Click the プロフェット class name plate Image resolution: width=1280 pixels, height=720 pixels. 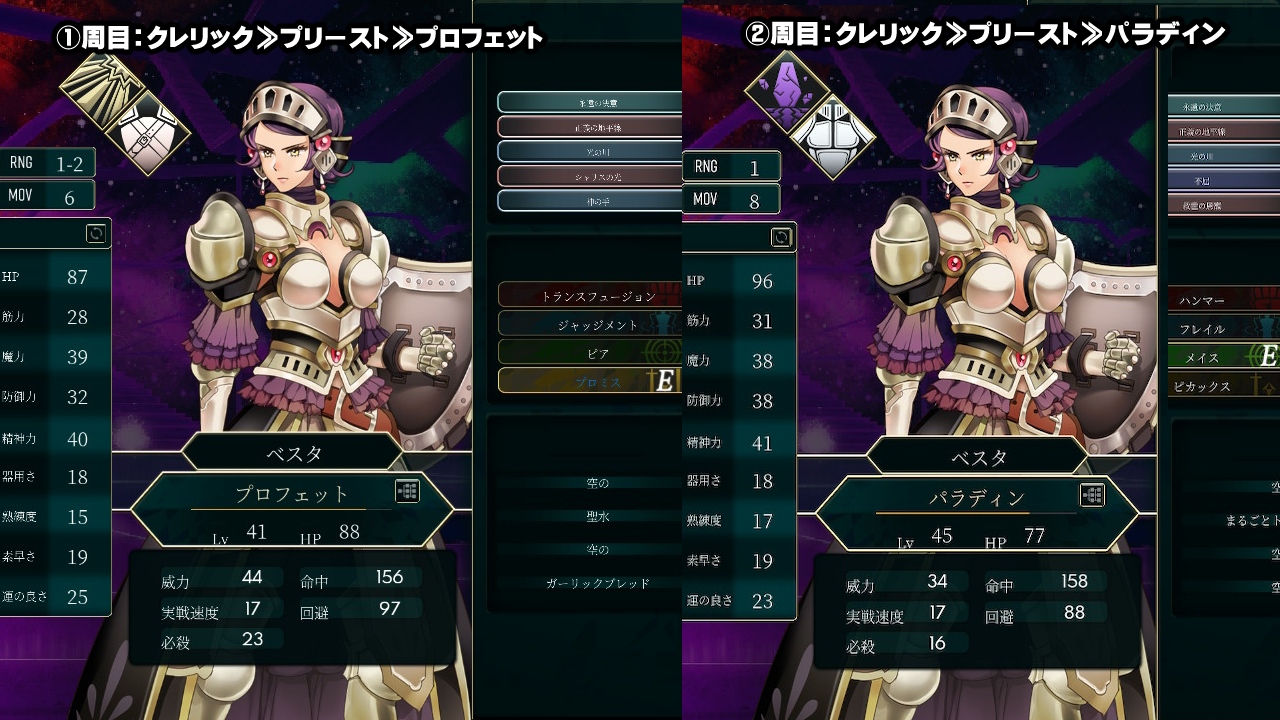(x=292, y=495)
